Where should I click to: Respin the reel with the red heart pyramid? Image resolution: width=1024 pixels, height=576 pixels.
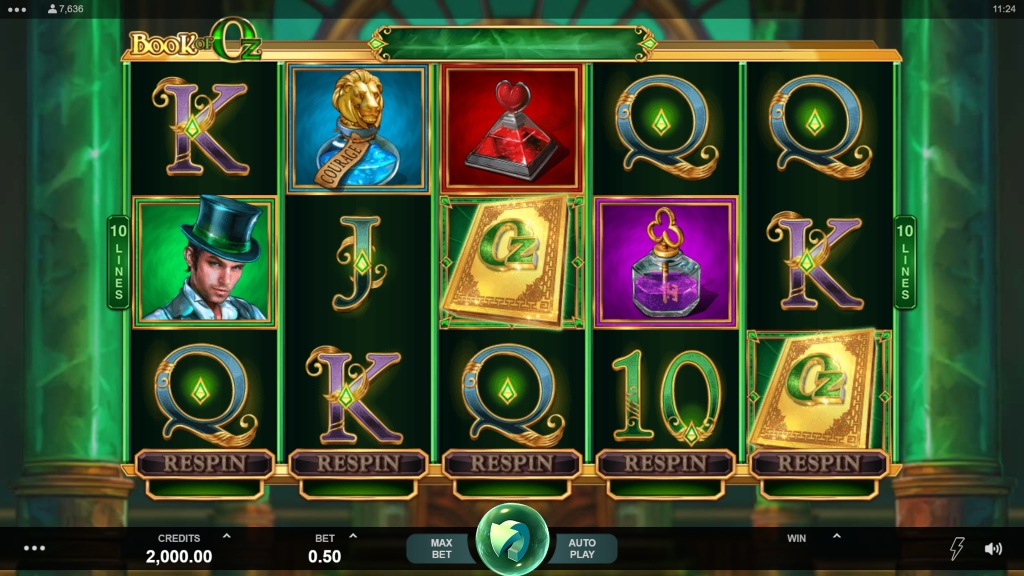(x=512, y=464)
